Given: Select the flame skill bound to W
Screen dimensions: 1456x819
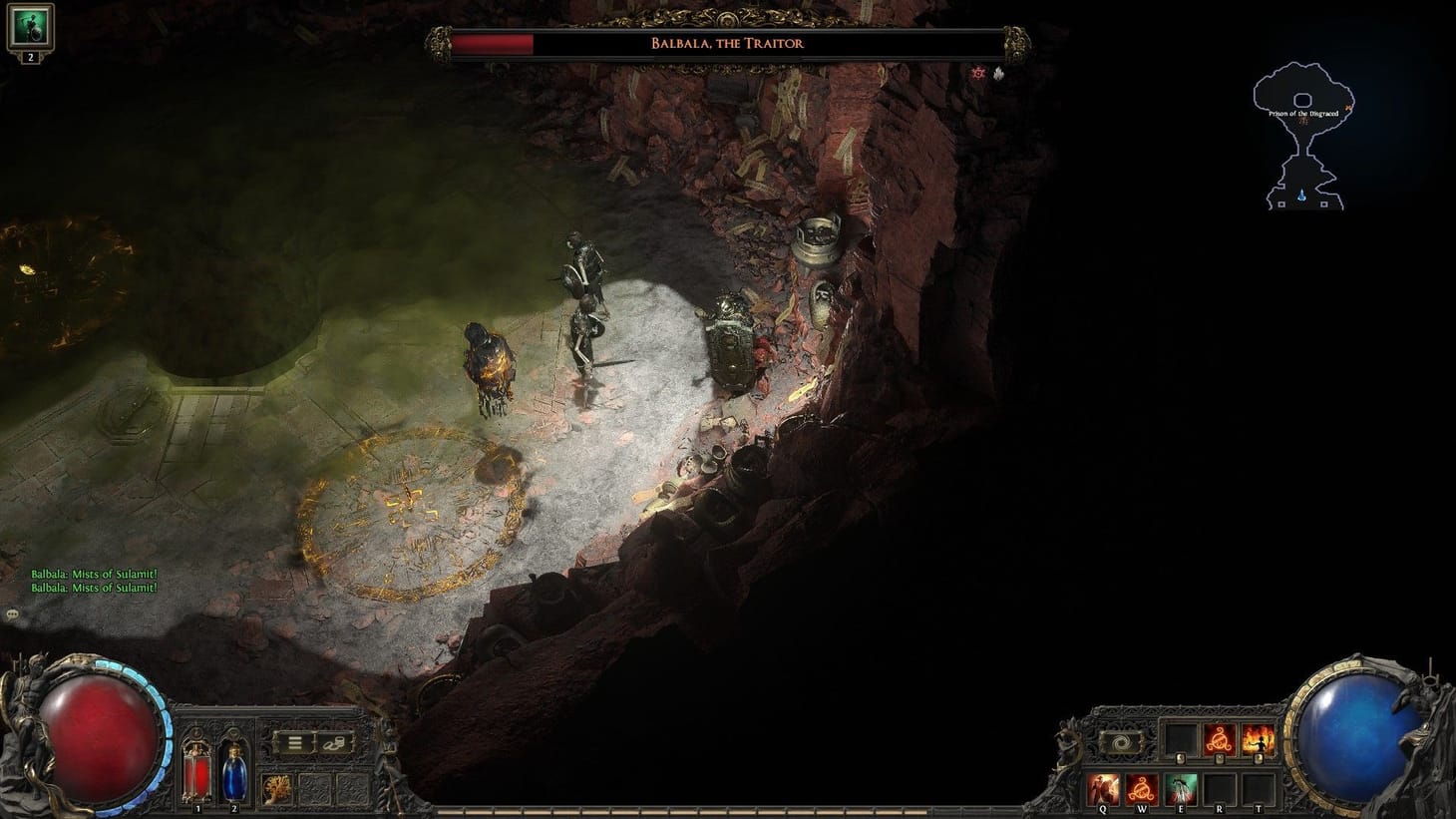Looking at the screenshot, I should point(1143,788).
